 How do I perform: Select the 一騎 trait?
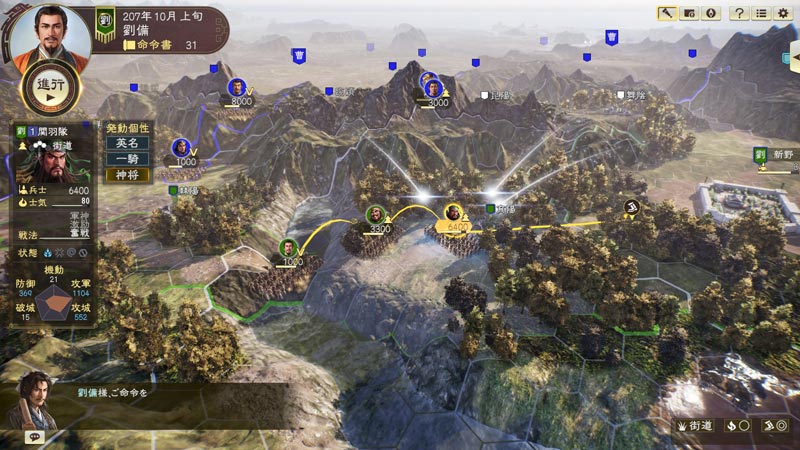tap(127, 159)
